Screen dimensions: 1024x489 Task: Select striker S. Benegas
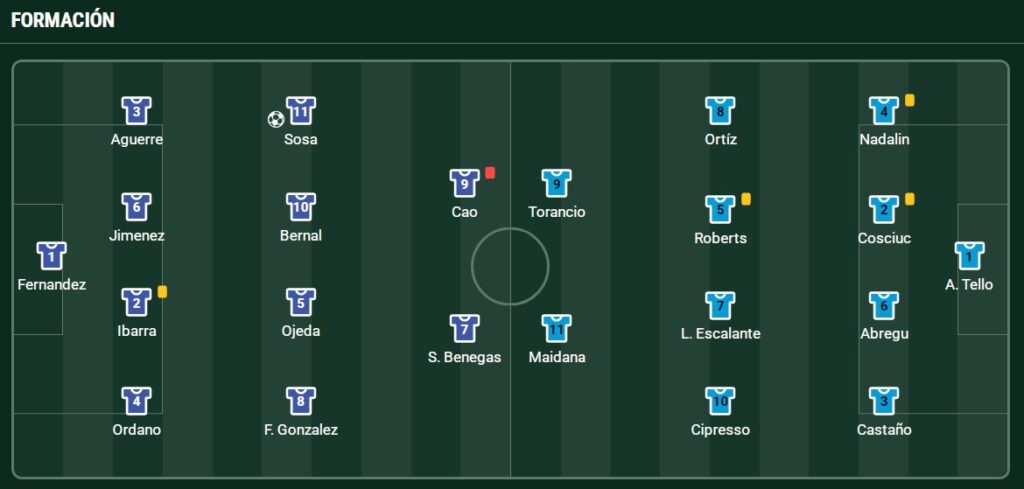(x=464, y=328)
